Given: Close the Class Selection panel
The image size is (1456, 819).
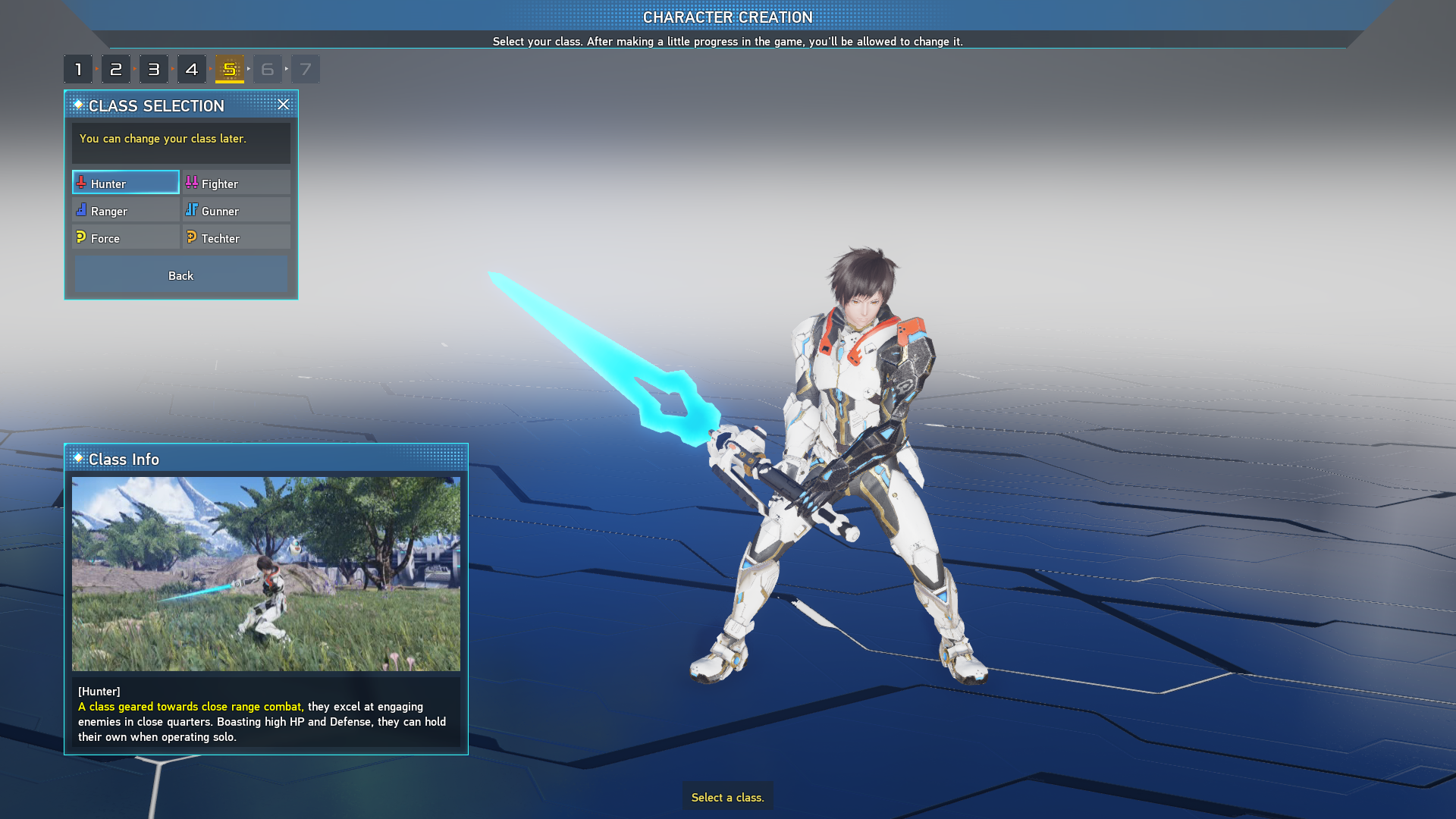Looking at the screenshot, I should pos(284,105).
